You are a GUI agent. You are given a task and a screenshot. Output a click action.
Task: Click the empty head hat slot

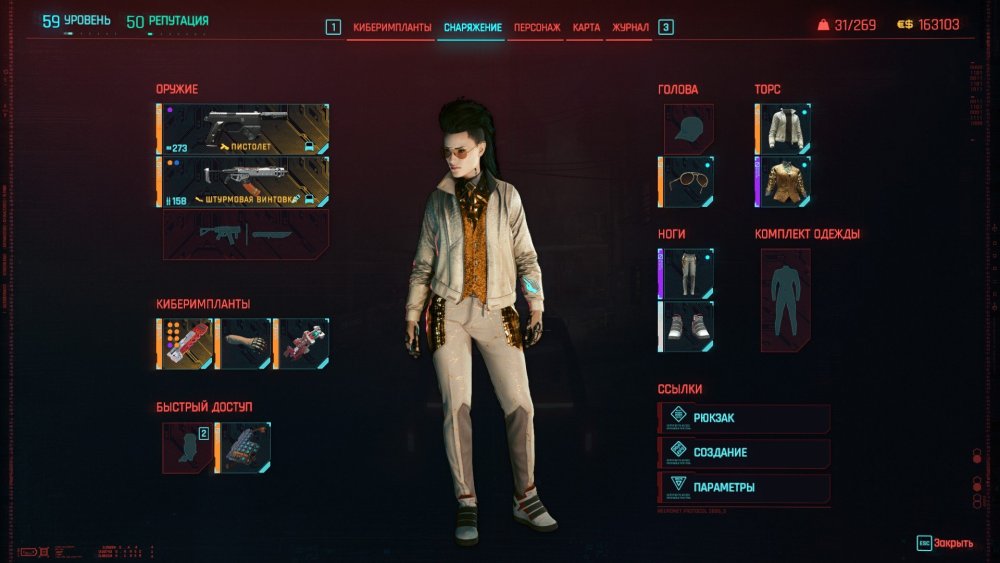pyautogui.click(x=688, y=129)
